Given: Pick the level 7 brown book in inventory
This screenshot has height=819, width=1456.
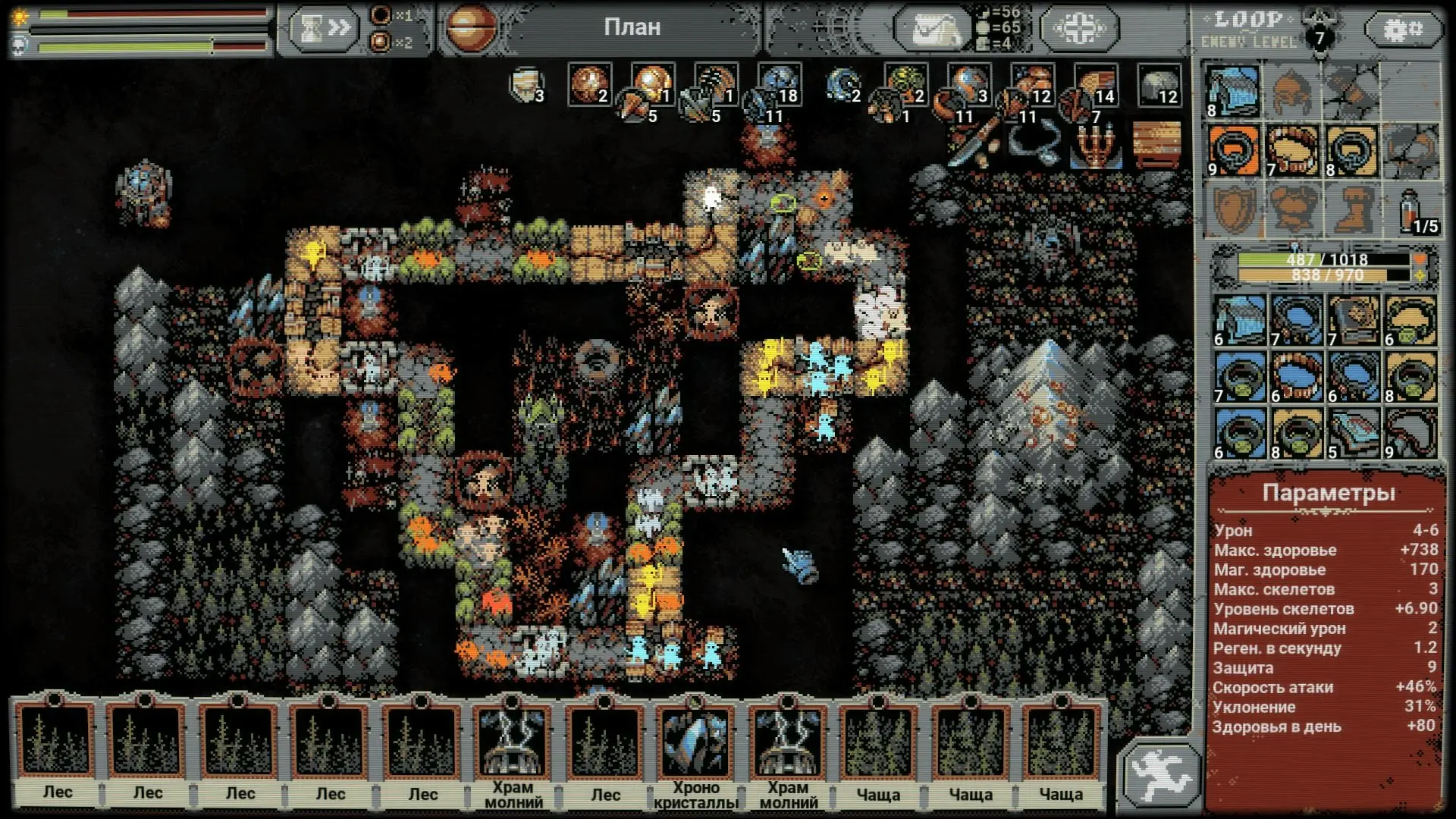Looking at the screenshot, I should (1353, 321).
